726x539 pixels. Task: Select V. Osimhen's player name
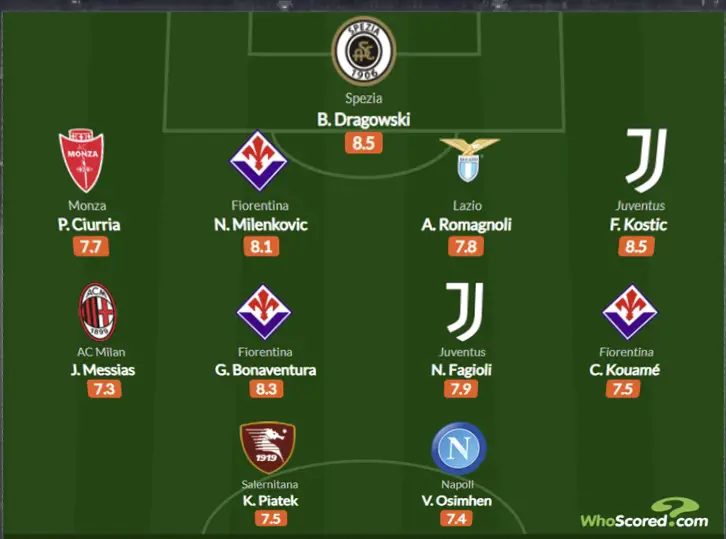coord(458,500)
